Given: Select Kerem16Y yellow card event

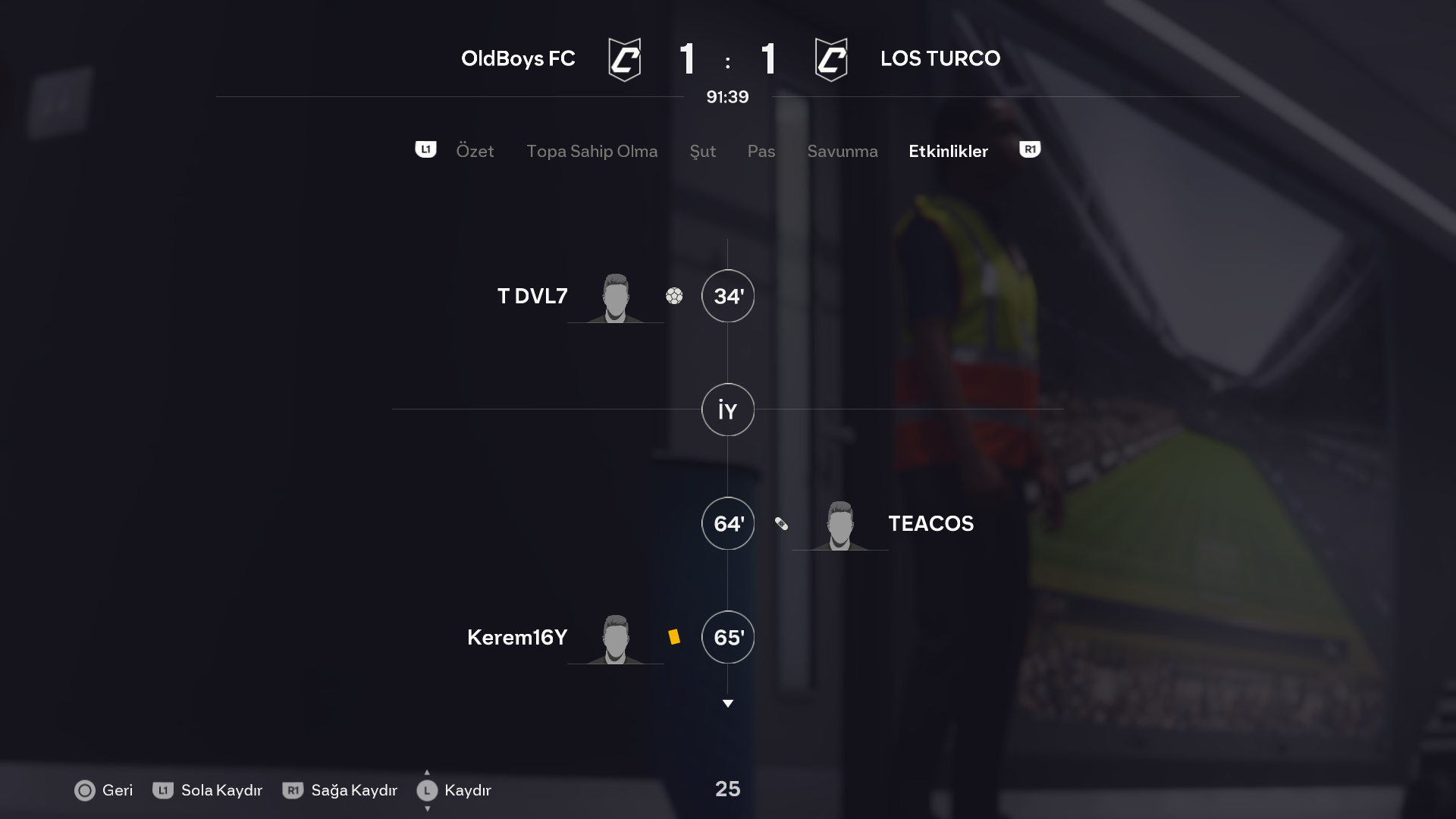Looking at the screenshot, I should (x=517, y=637).
